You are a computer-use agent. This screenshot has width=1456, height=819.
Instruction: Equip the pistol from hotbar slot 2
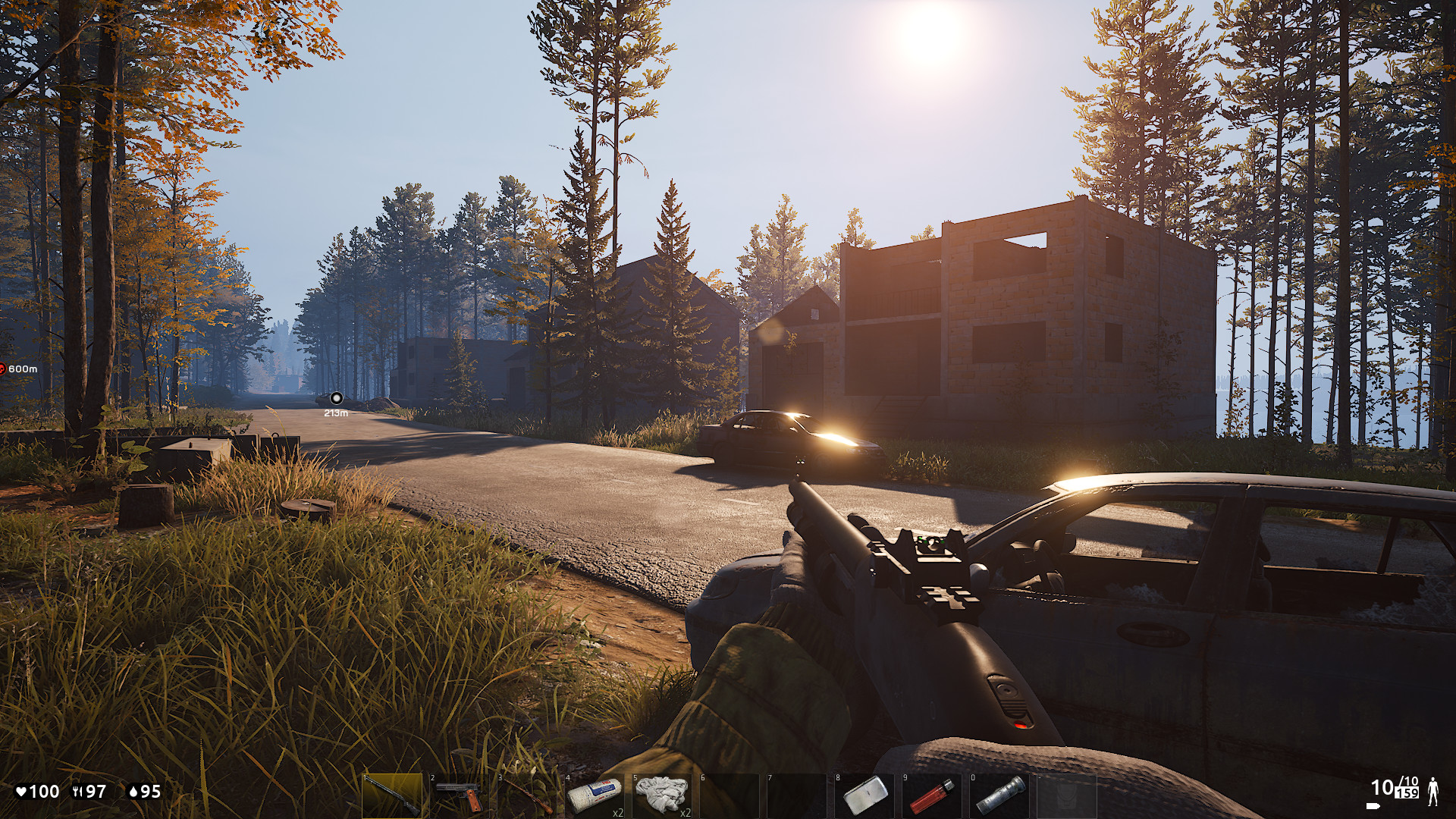(x=458, y=795)
